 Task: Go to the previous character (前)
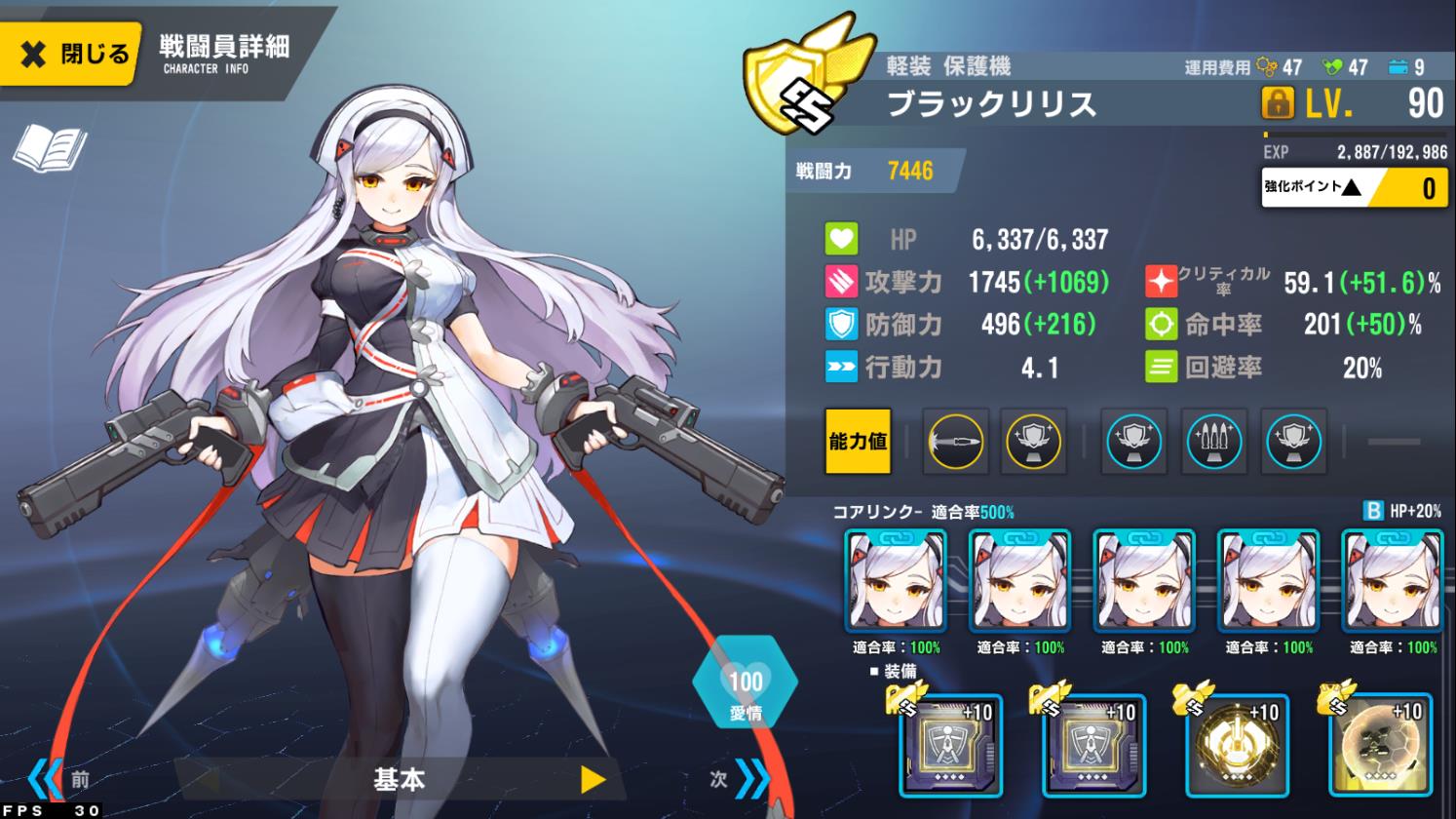(x=58, y=779)
